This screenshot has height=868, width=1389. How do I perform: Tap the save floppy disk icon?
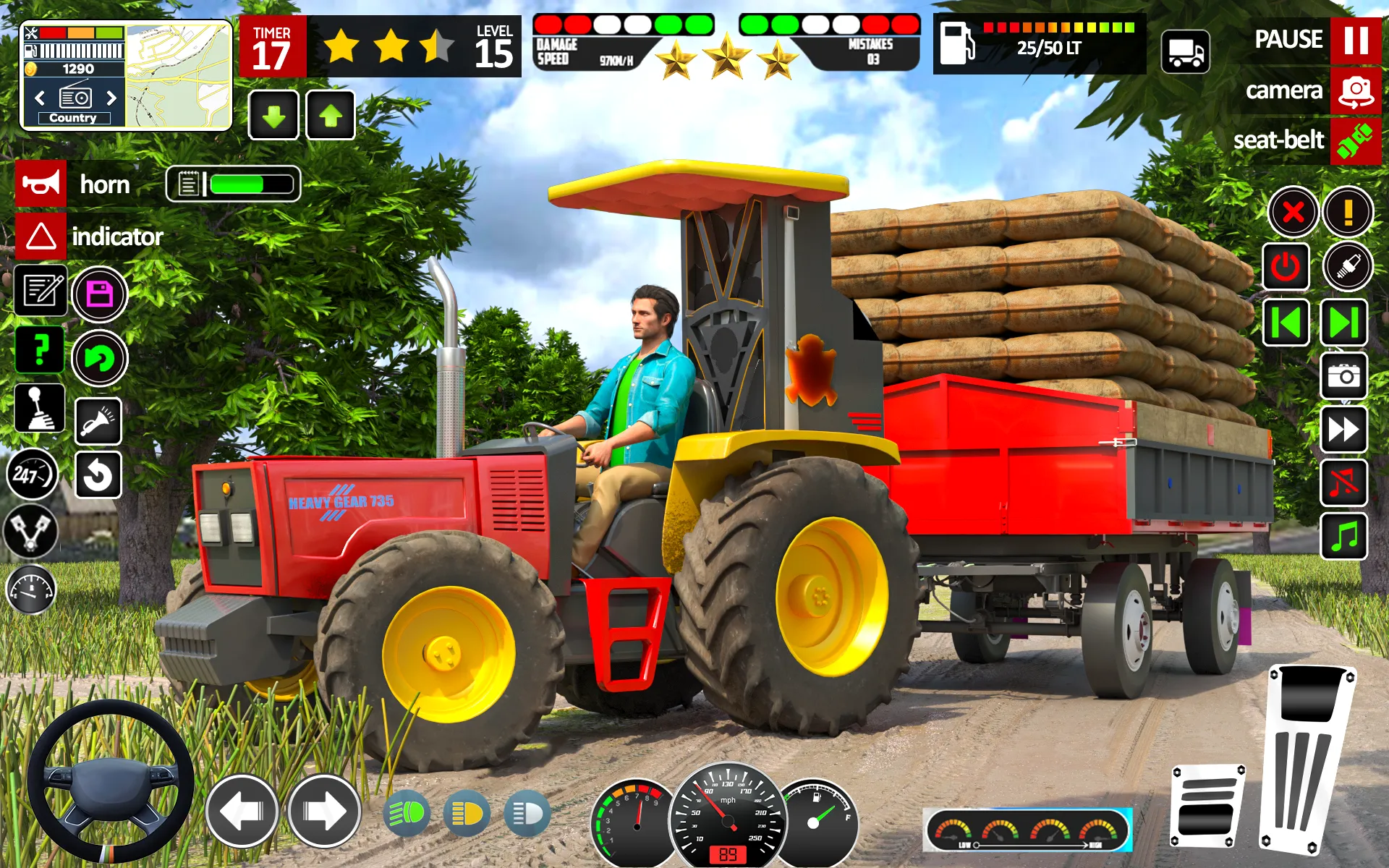[x=99, y=294]
